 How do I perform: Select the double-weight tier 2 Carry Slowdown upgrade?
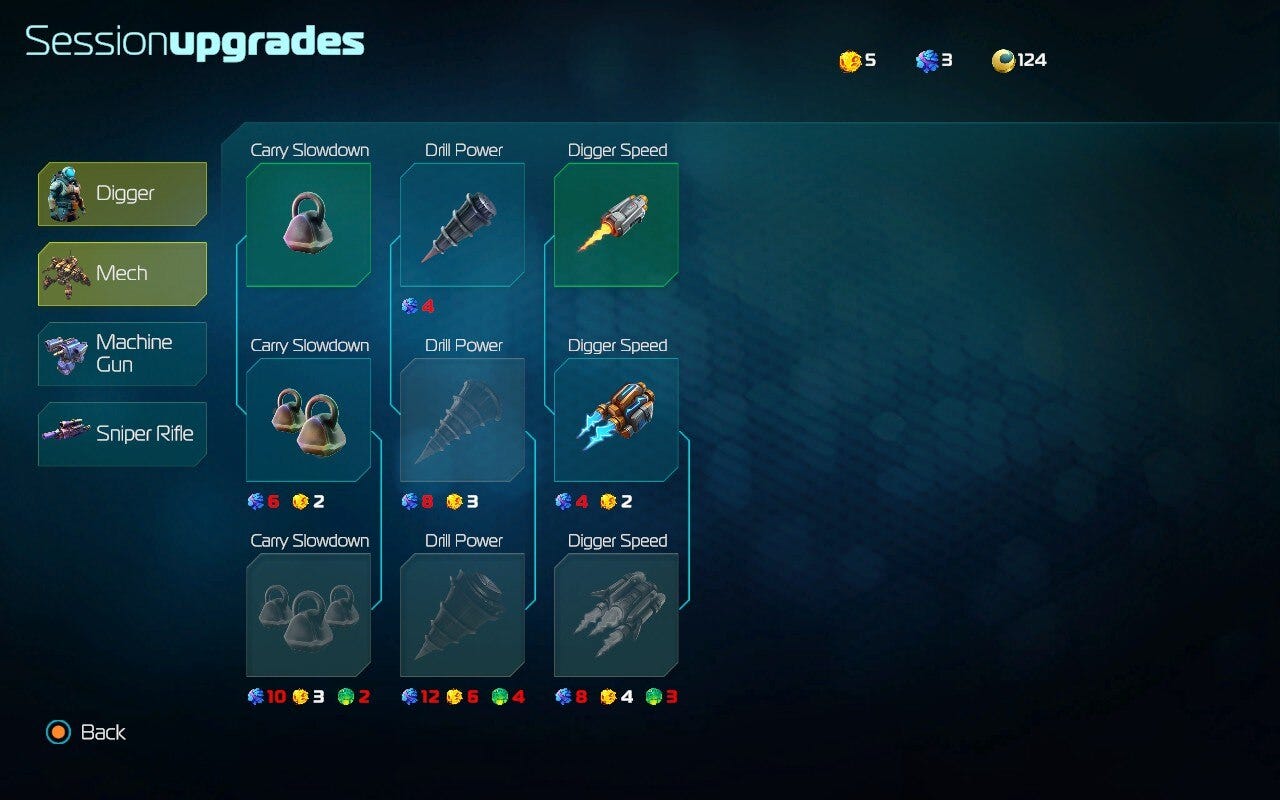(307, 419)
